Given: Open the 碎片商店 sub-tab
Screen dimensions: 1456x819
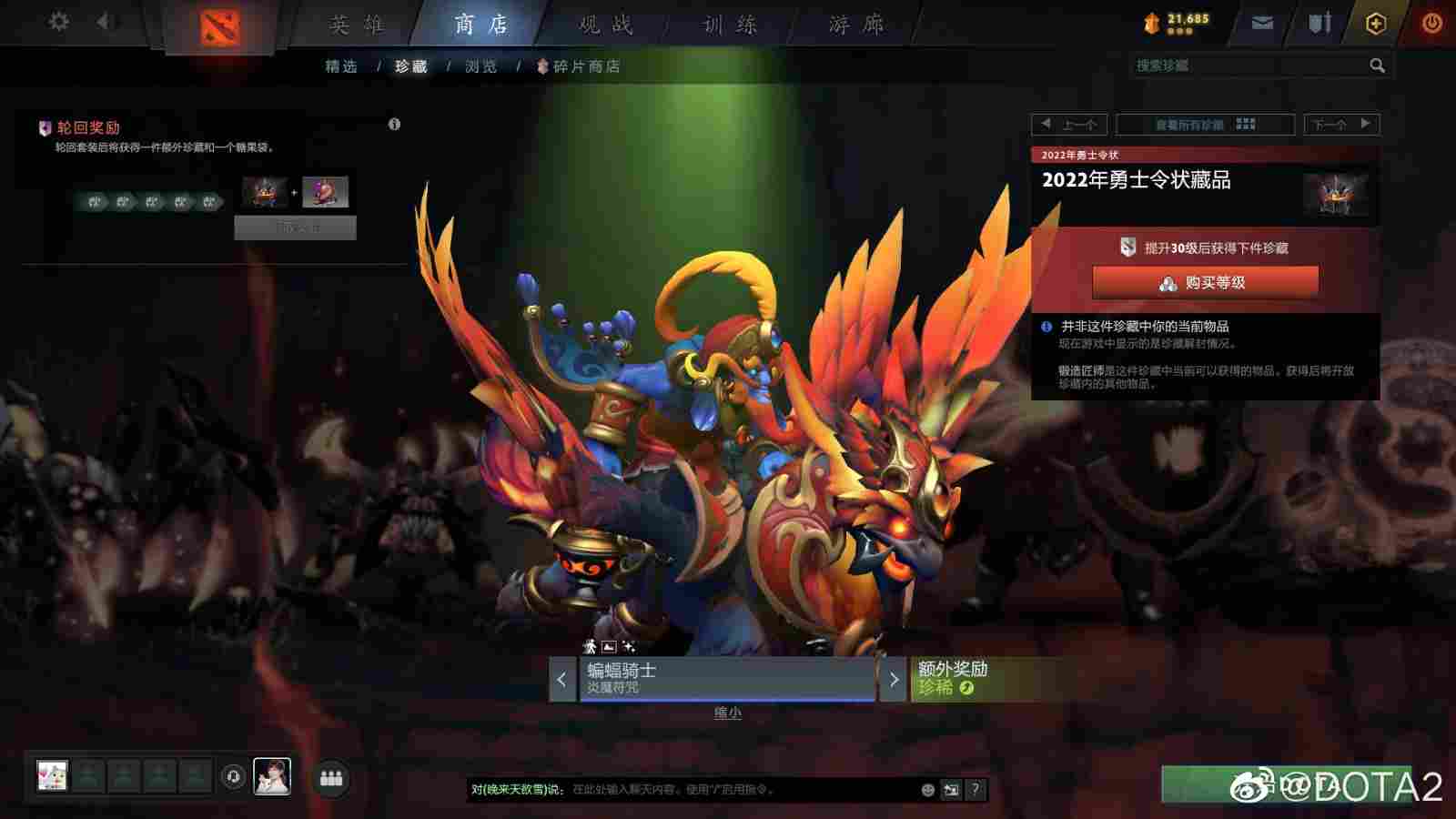Looking at the screenshot, I should [x=589, y=66].
